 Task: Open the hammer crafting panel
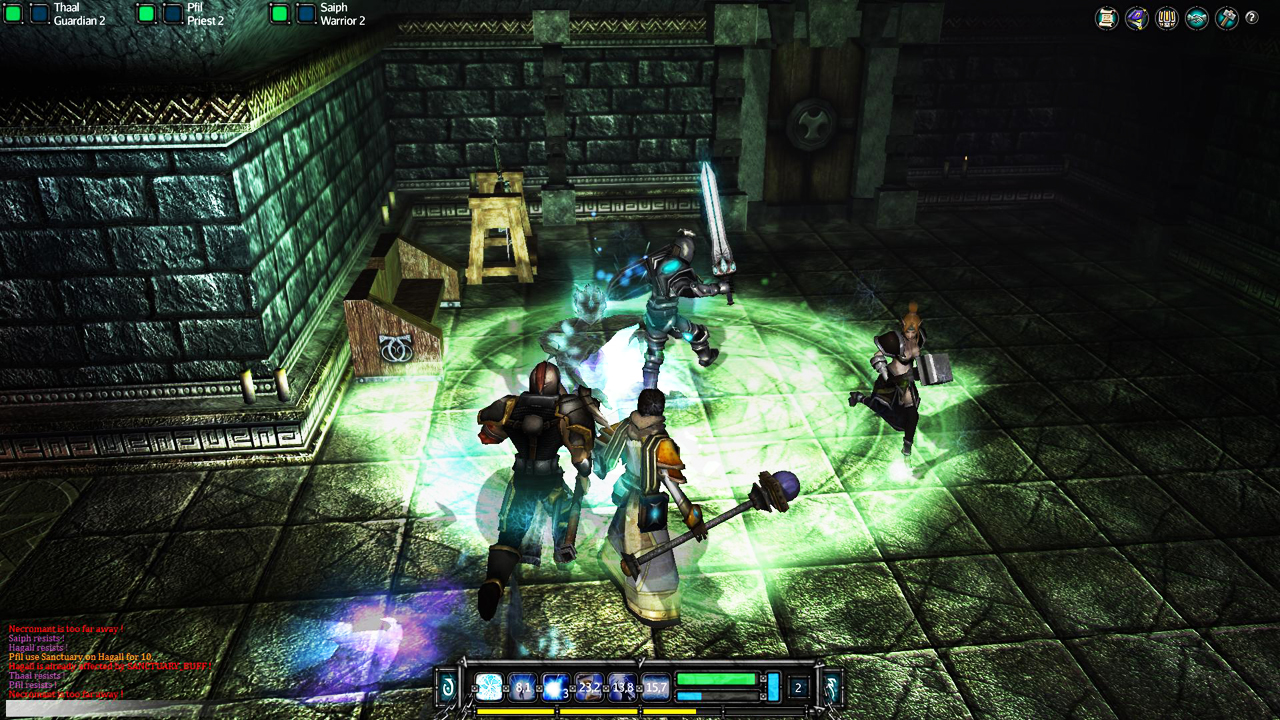pyautogui.click(x=1226, y=18)
